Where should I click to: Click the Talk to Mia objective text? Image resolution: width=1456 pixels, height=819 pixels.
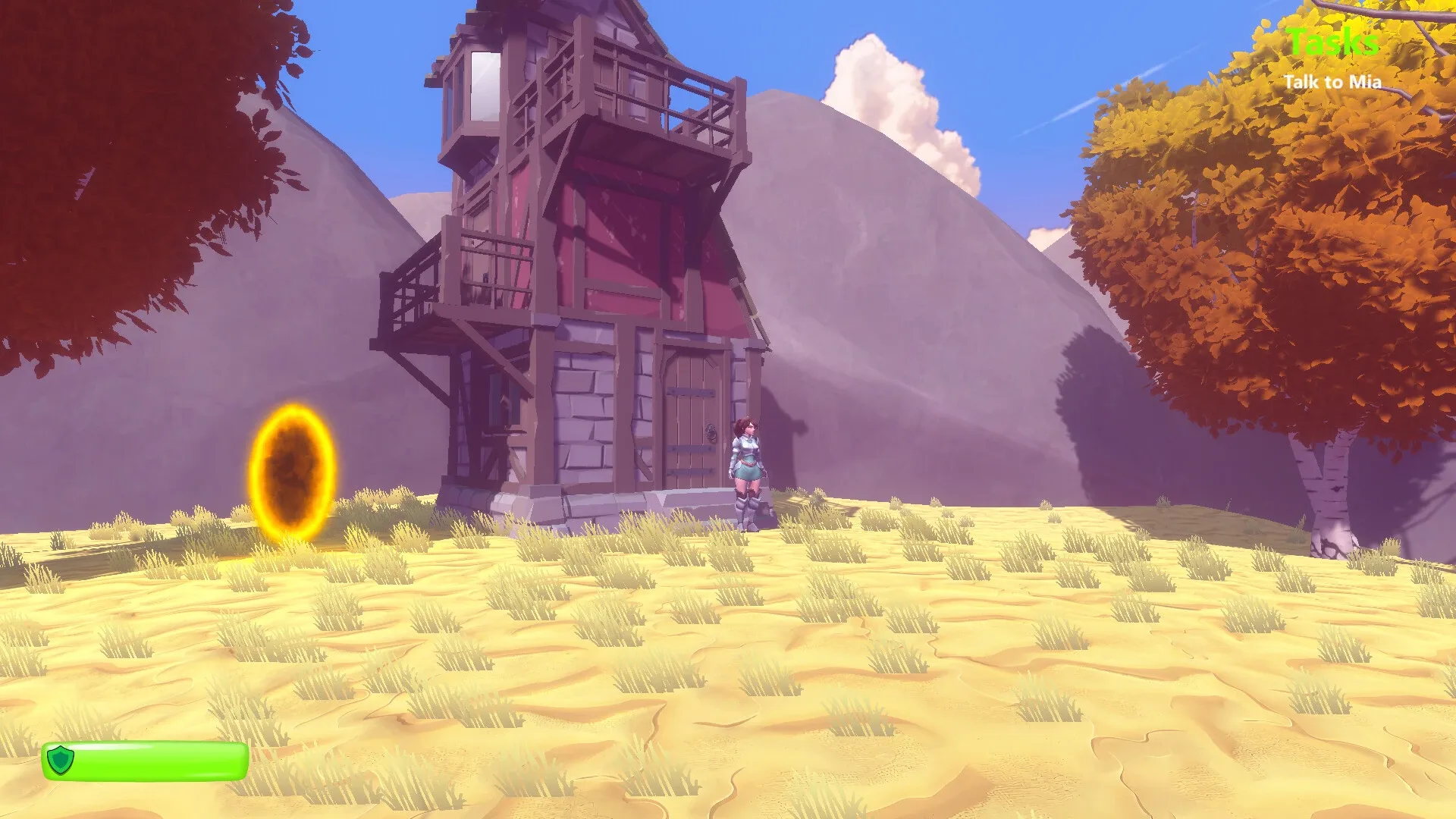tap(1335, 81)
